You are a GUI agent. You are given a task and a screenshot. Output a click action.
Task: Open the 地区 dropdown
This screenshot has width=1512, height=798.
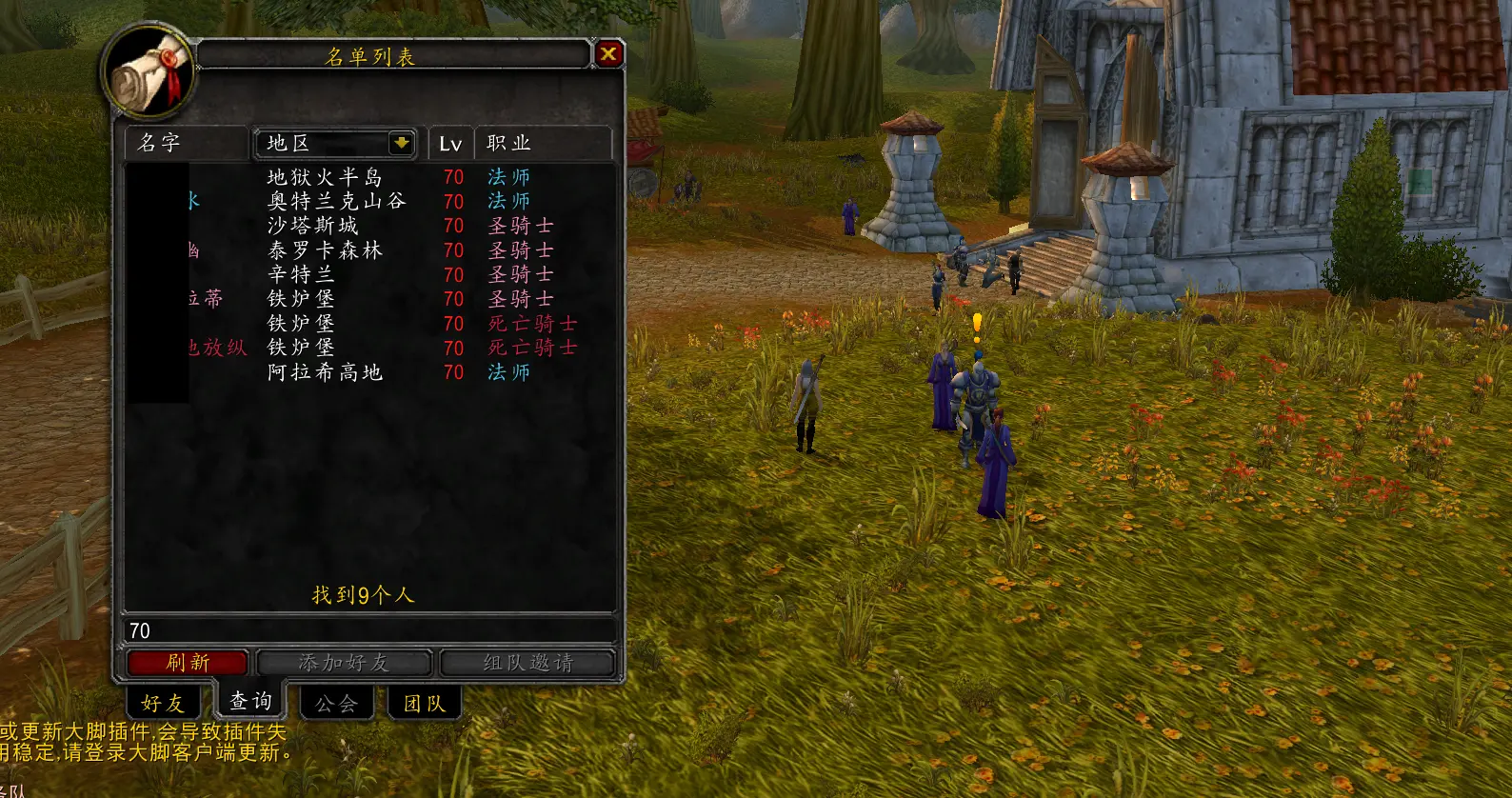pos(401,143)
